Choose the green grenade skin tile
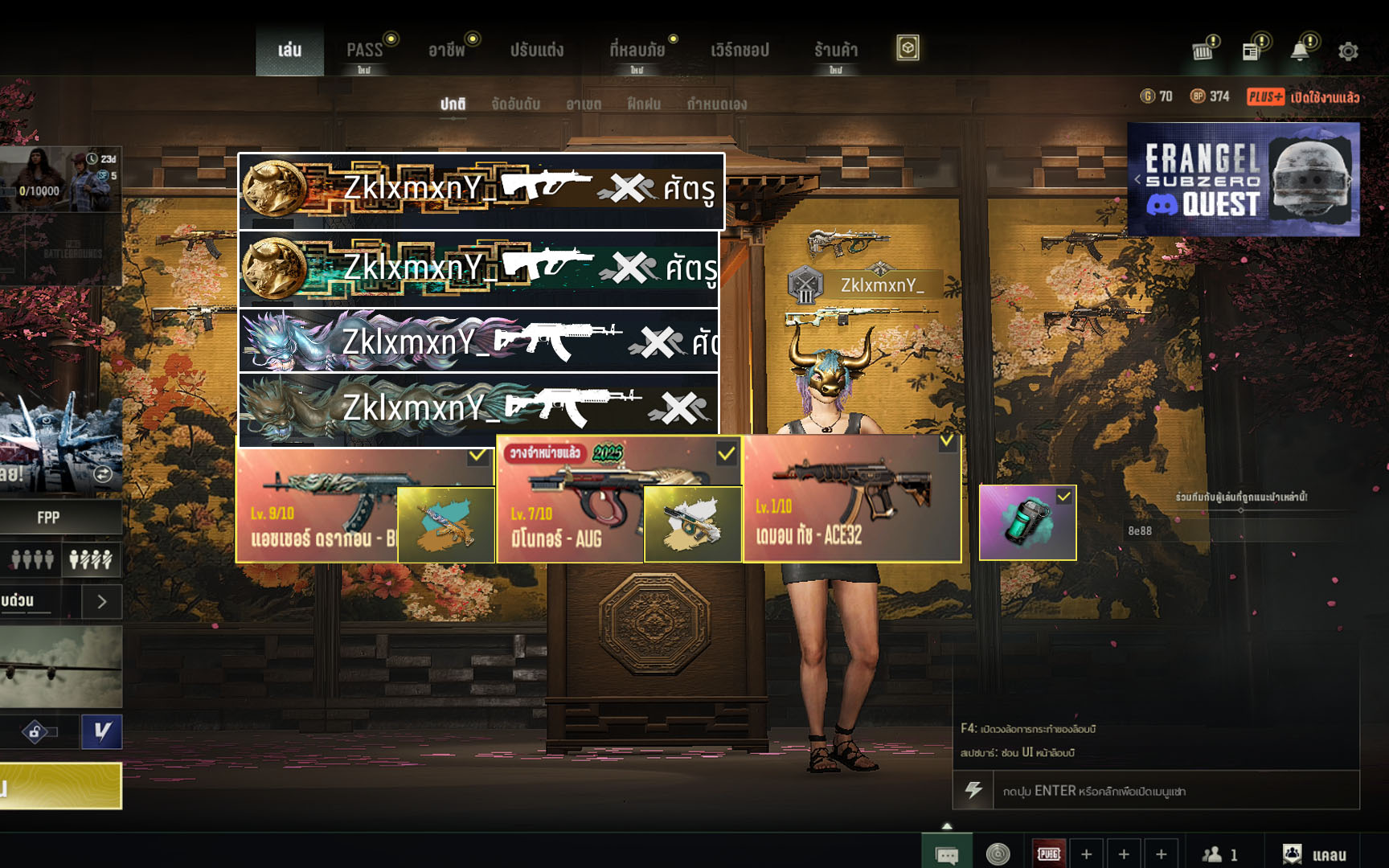The image size is (1389, 868). [1027, 522]
